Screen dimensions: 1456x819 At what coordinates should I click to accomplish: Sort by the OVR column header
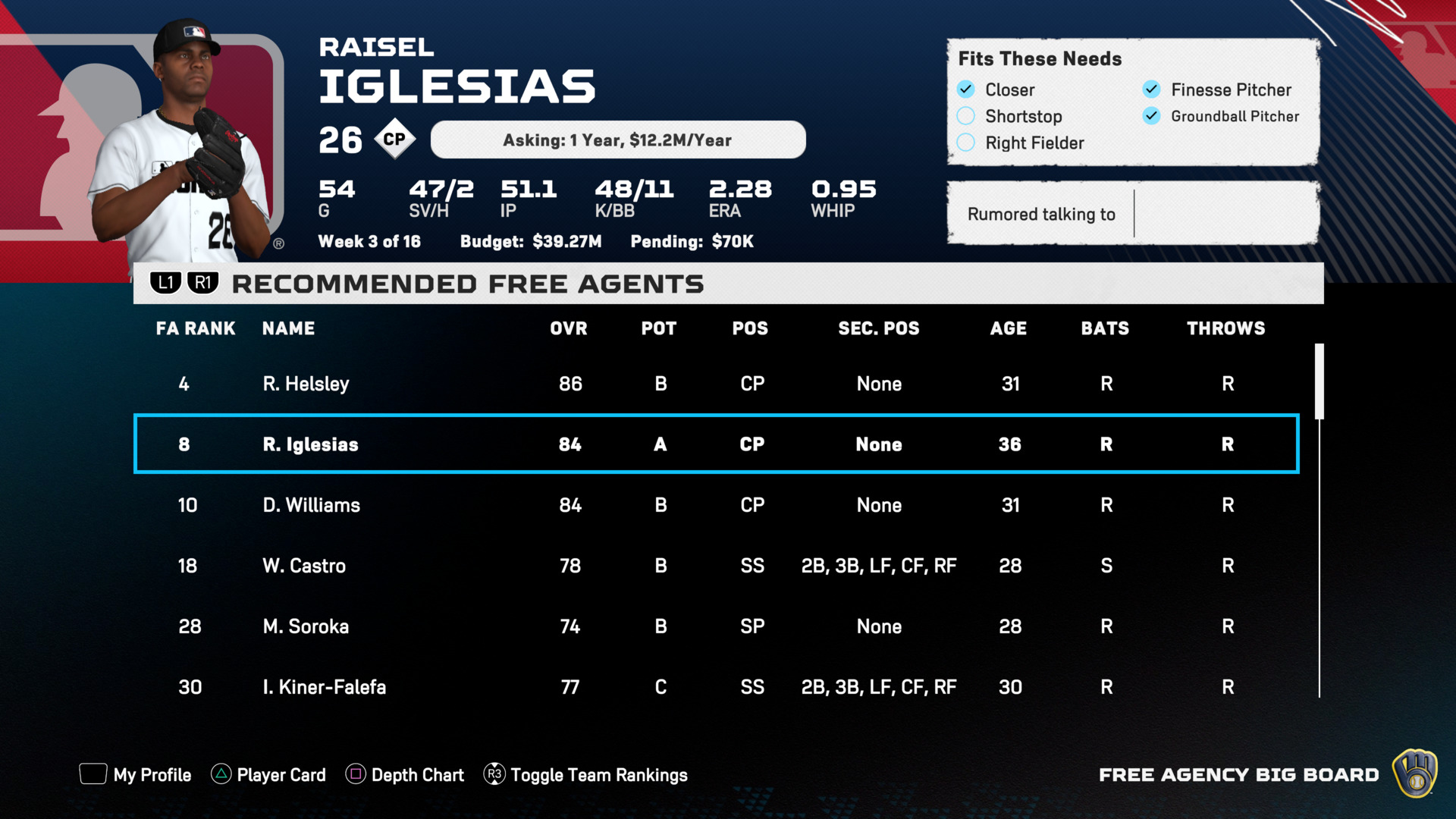(x=568, y=328)
